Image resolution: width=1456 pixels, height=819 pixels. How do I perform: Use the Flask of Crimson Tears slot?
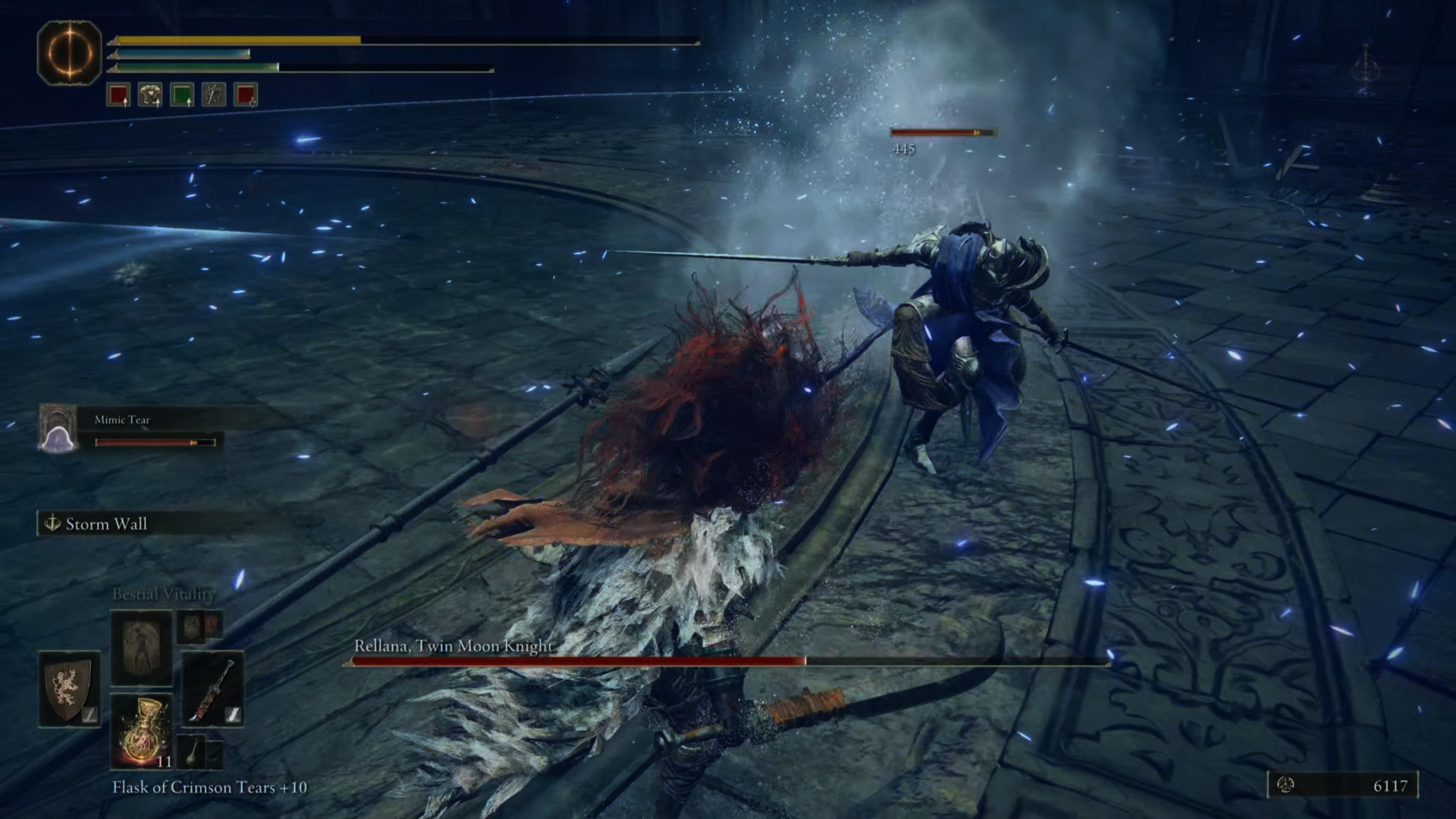(141, 730)
